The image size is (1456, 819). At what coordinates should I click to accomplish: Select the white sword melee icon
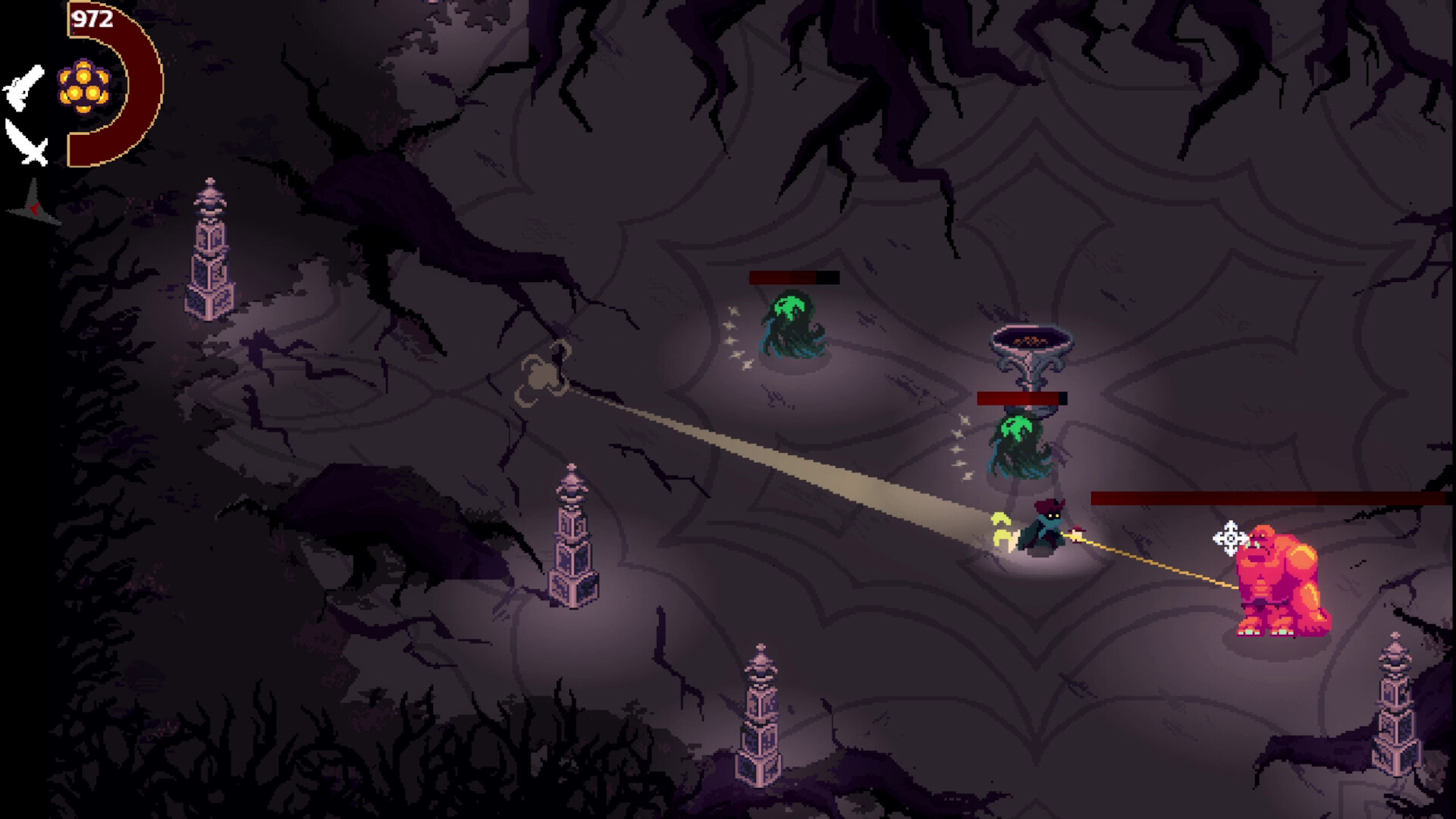tap(27, 143)
